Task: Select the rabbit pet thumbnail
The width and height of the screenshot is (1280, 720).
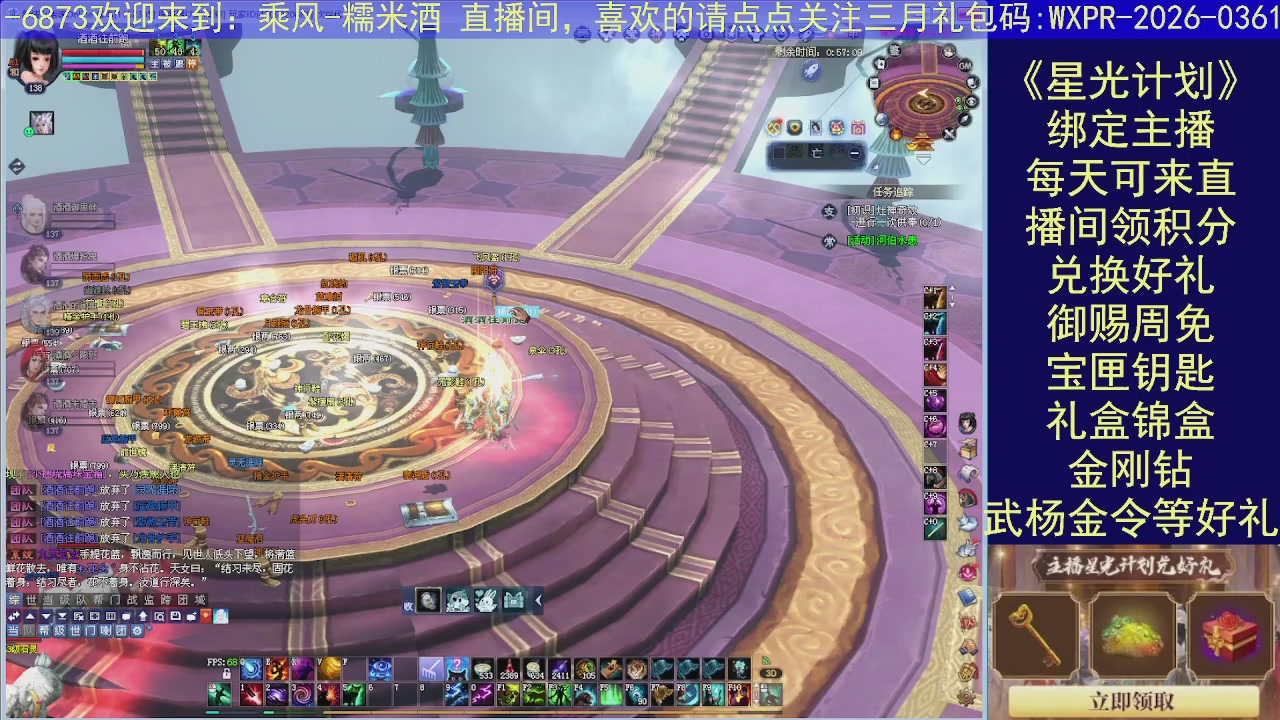Action: pyautogui.click(x=486, y=600)
